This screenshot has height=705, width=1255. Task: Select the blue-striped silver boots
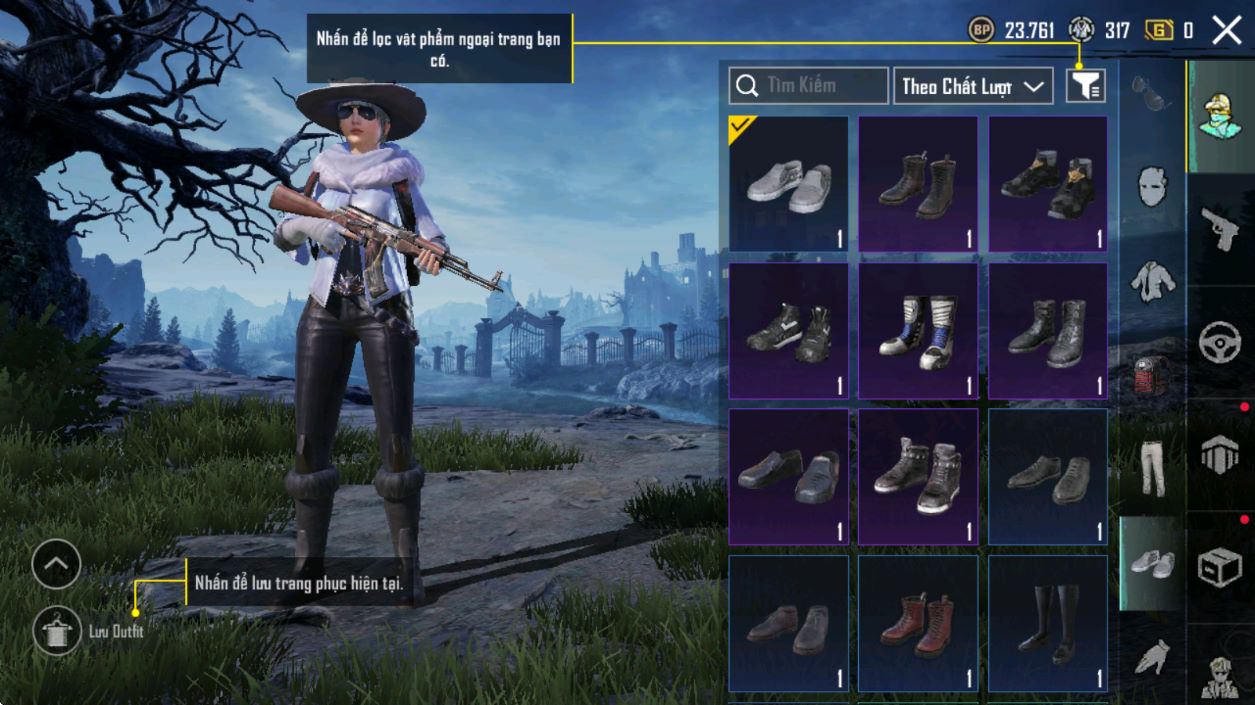click(x=918, y=331)
